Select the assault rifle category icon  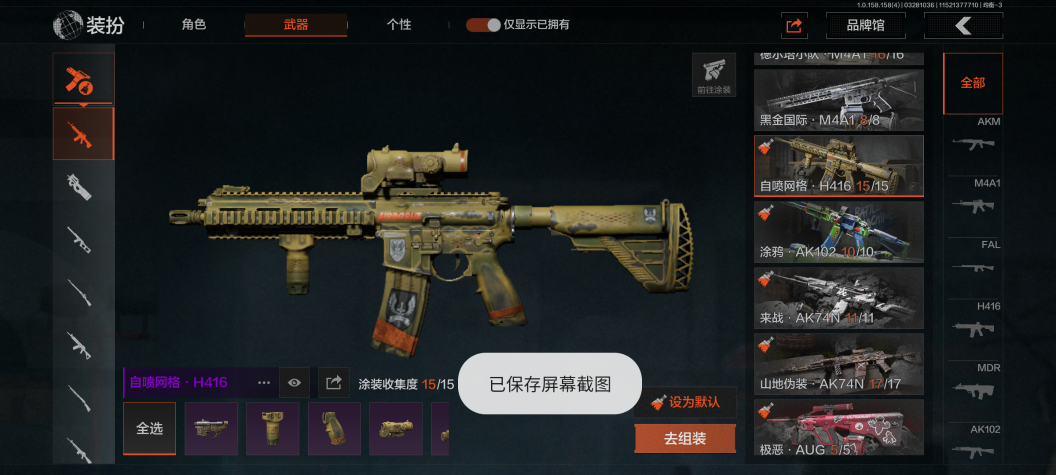click(x=83, y=133)
